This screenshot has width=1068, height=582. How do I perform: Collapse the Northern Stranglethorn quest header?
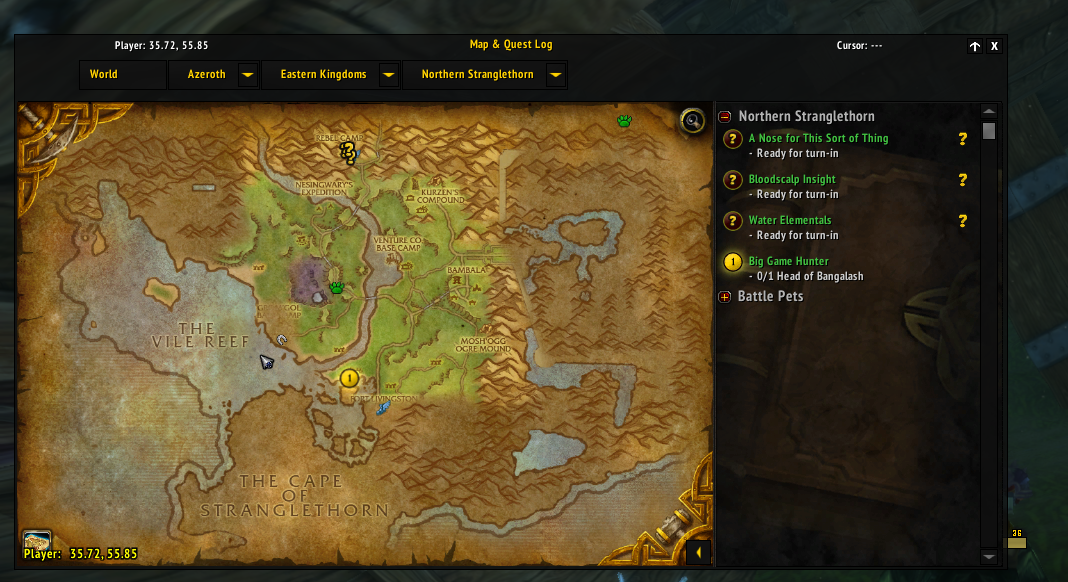(725, 117)
